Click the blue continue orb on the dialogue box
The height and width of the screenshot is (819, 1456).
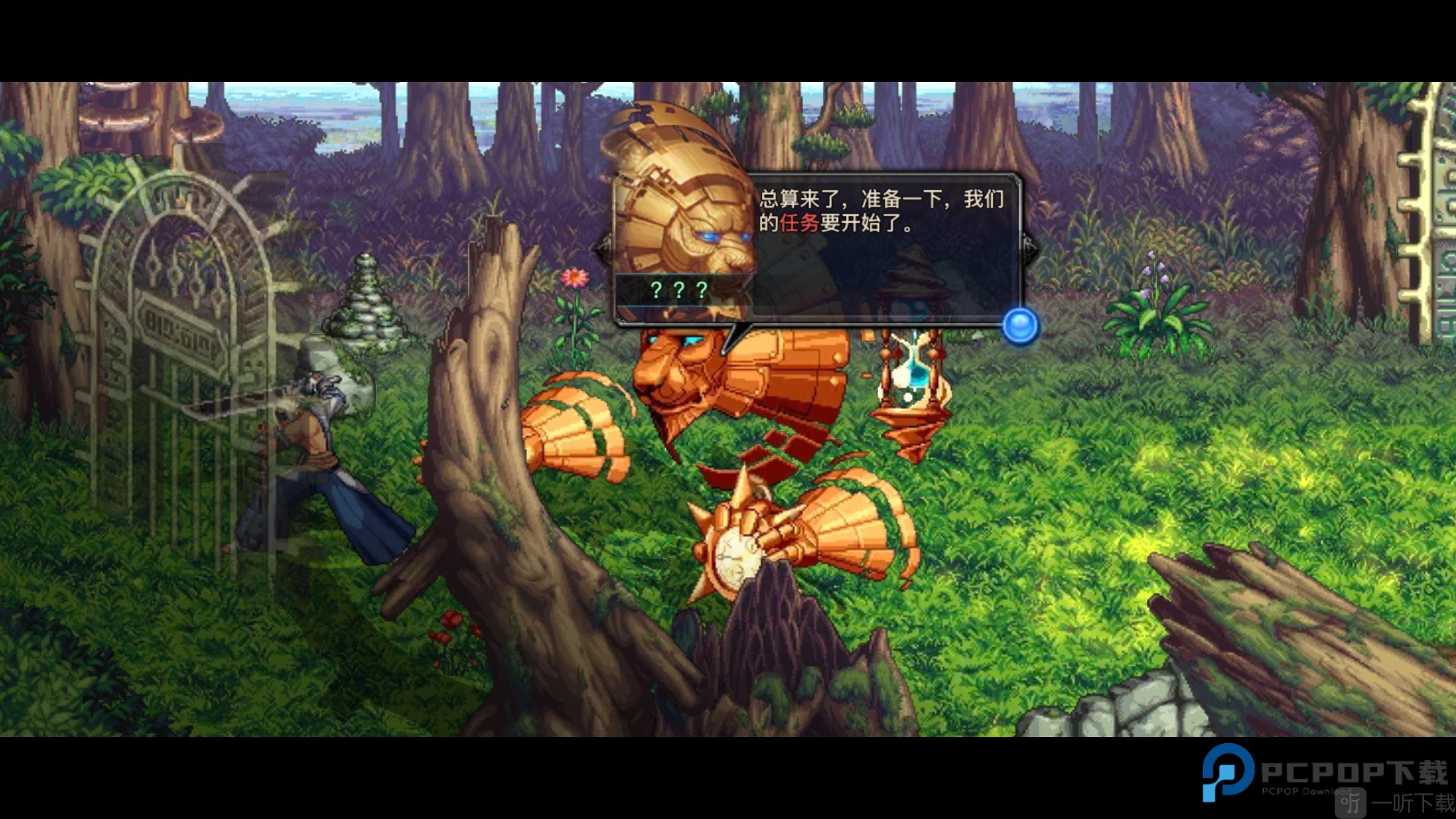click(1019, 325)
